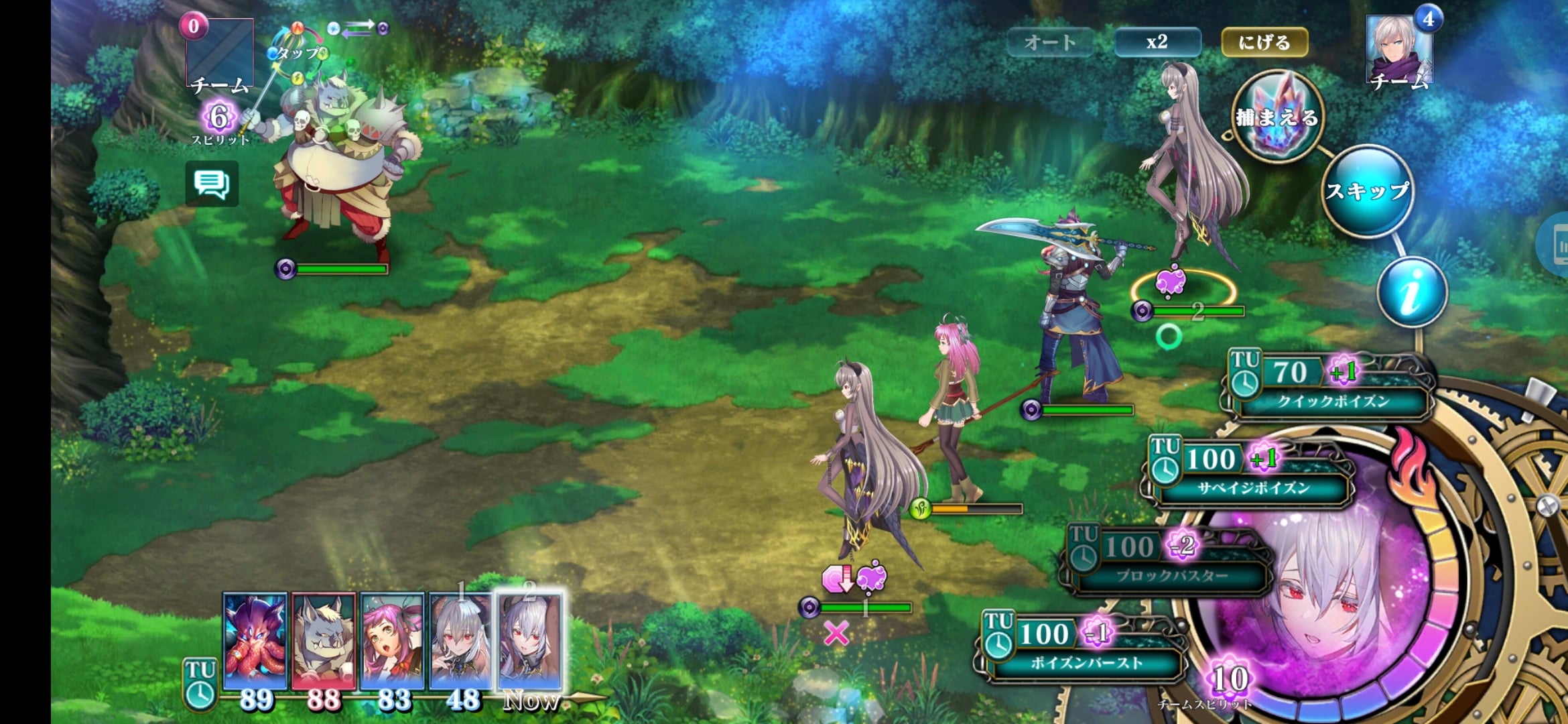This screenshot has height=724, width=1568.
Task: Open the enemy team panel
Action: [x=219, y=54]
